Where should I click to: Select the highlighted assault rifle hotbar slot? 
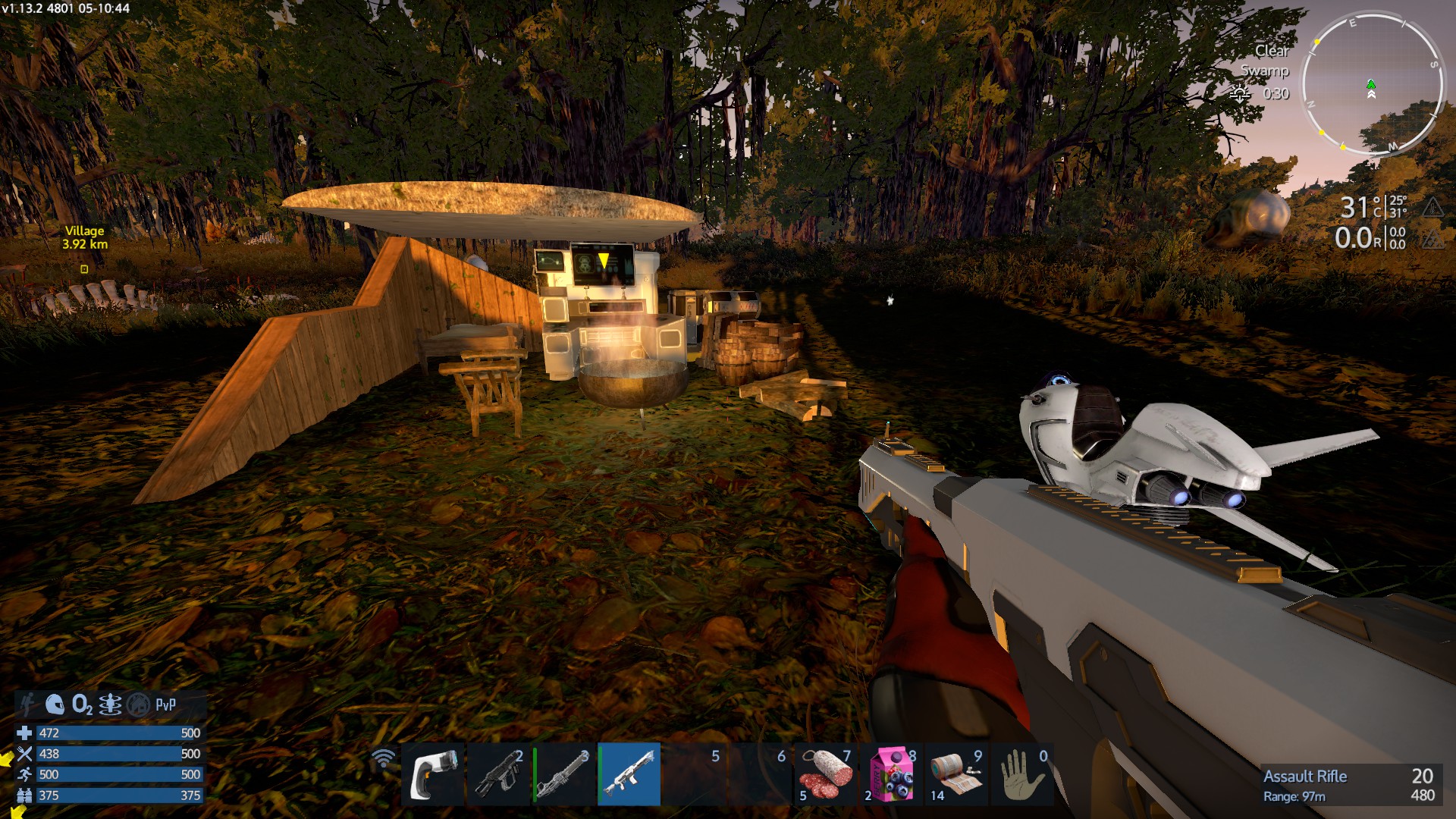pos(629,774)
